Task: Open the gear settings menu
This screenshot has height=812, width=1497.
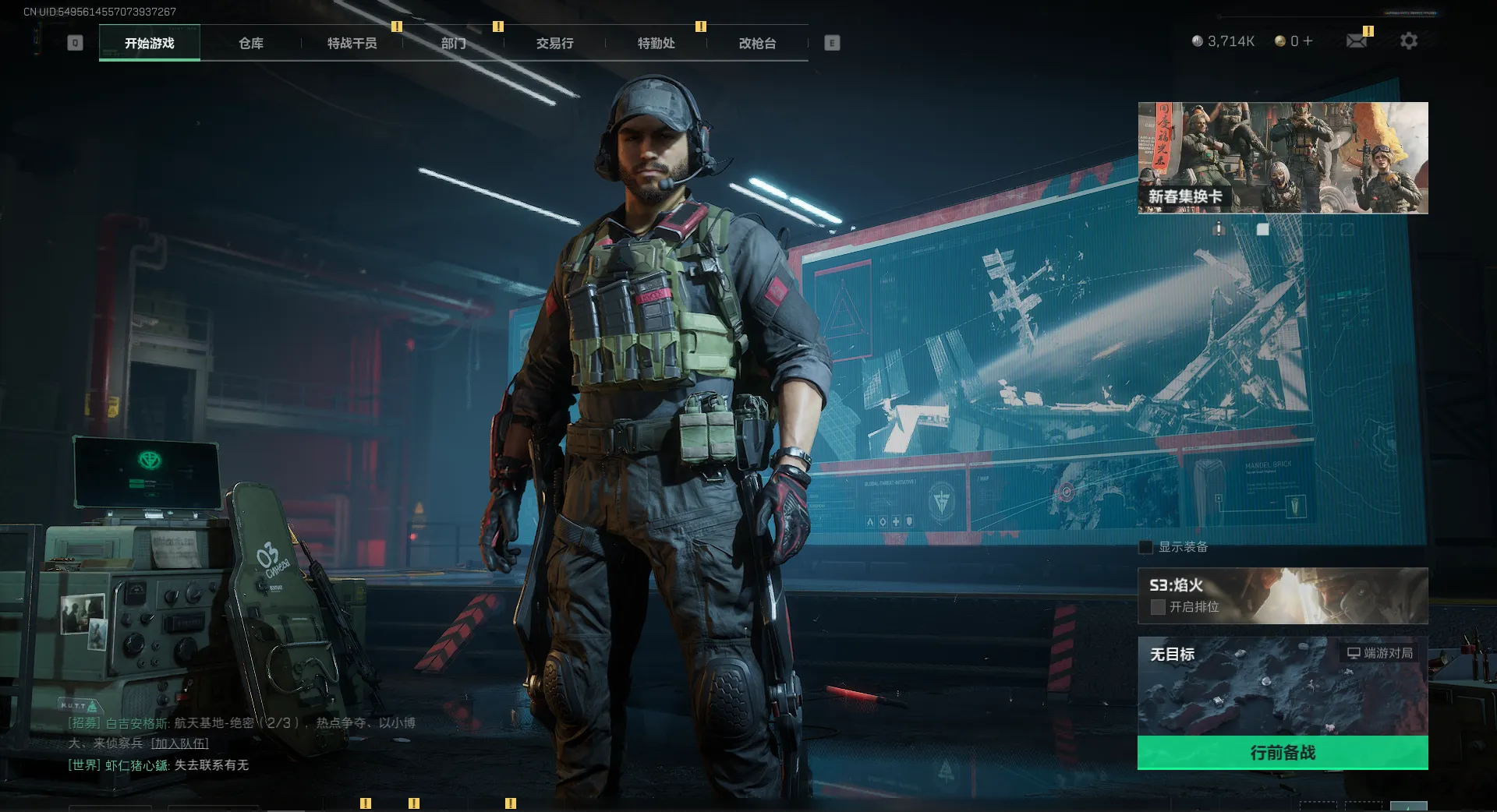Action: click(1409, 41)
